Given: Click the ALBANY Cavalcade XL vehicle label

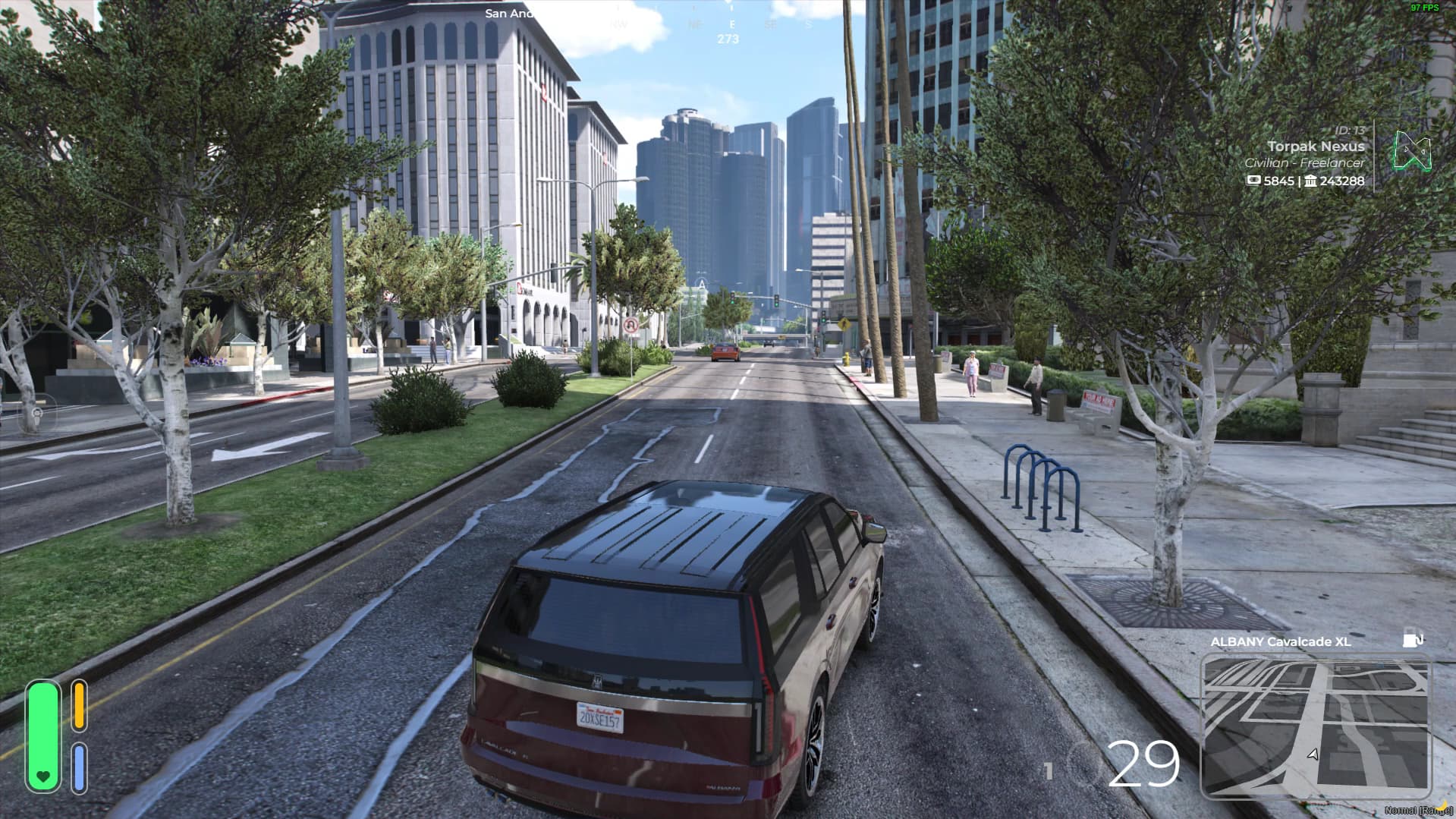Looking at the screenshot, I should pyautogui.click(x=1280, y=641).
